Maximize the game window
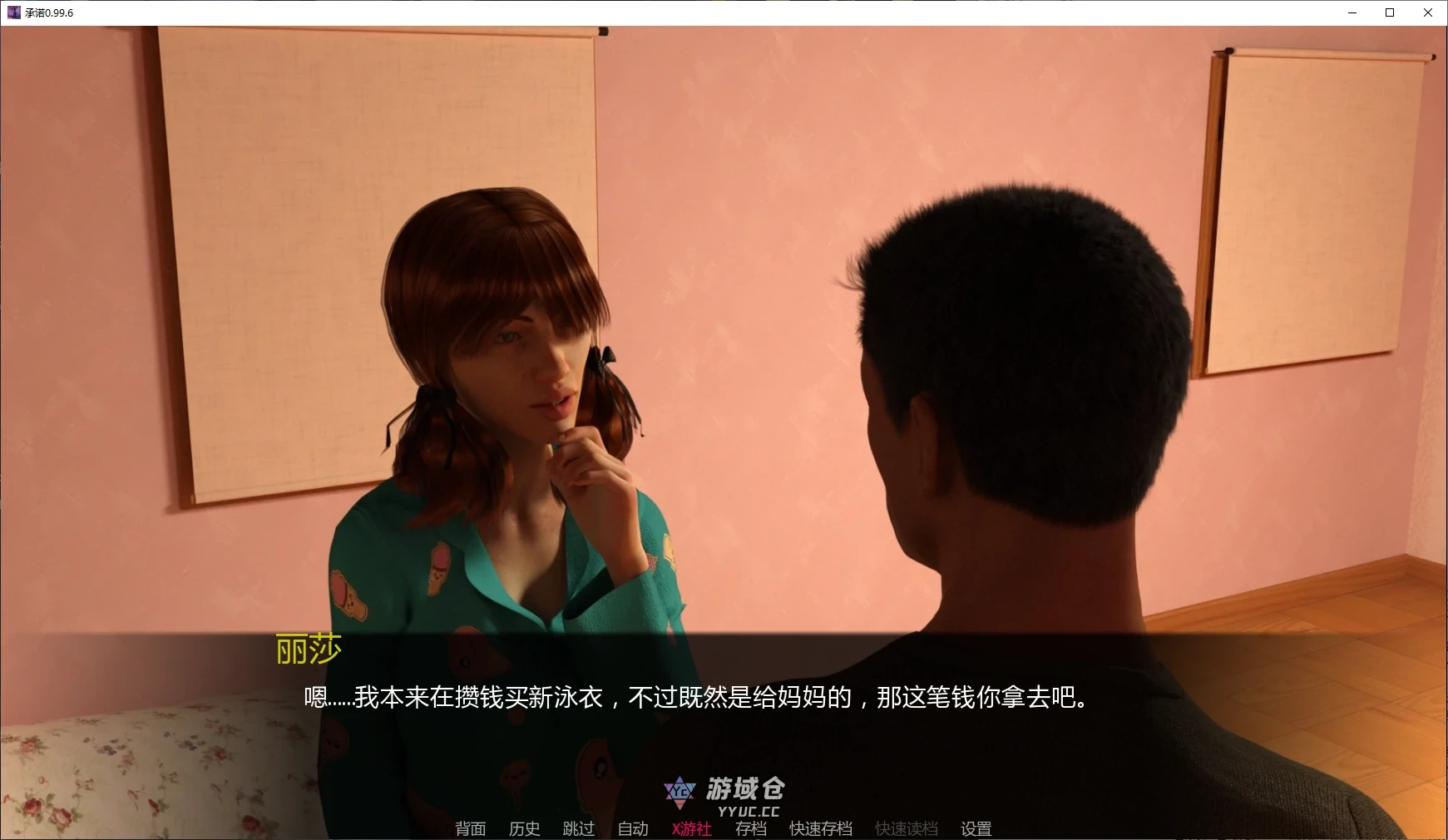This screenshot has width=1448, height=840. 1389,12
